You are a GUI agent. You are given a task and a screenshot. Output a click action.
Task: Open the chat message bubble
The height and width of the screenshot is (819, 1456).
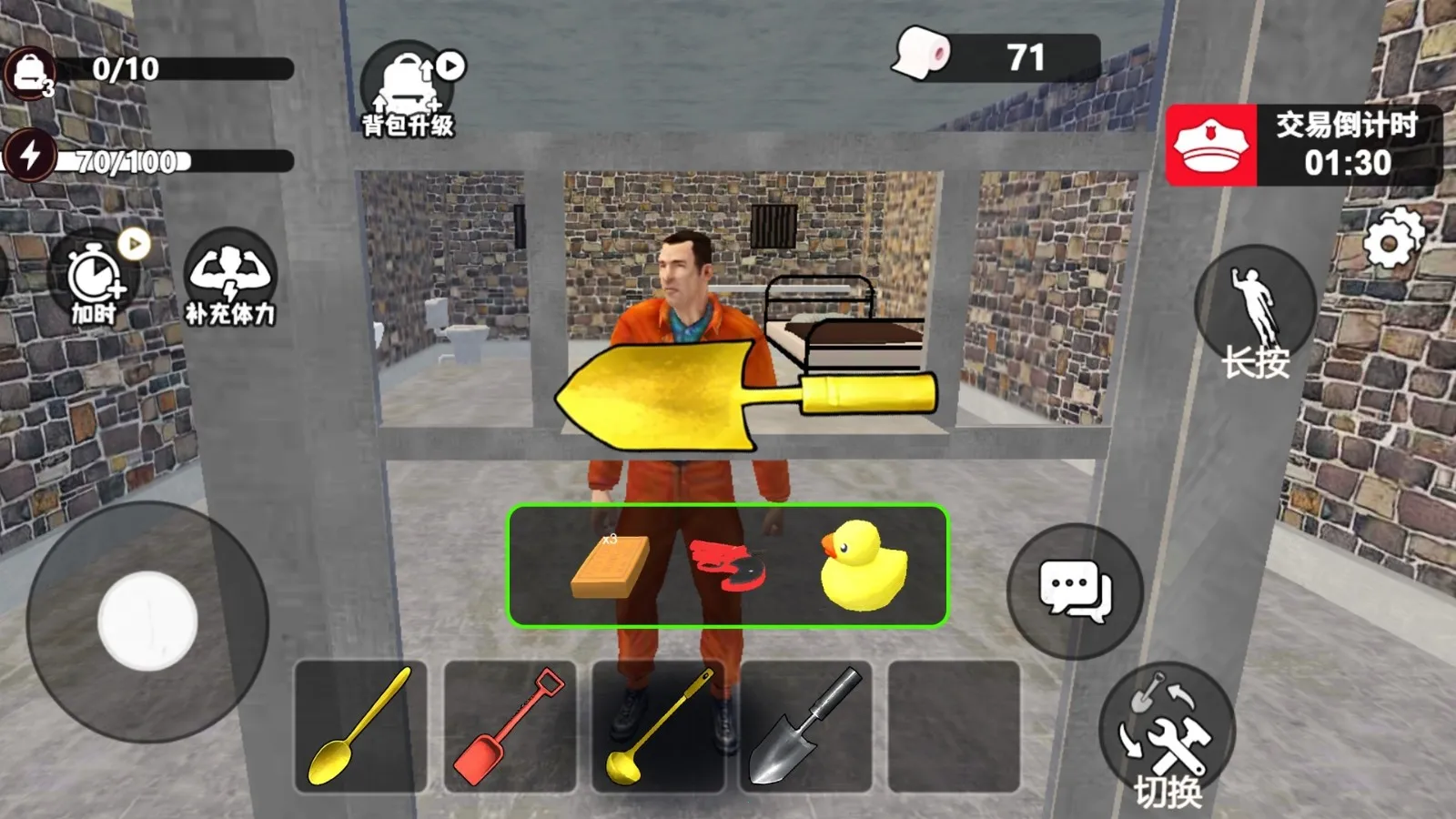[1078, 589]
